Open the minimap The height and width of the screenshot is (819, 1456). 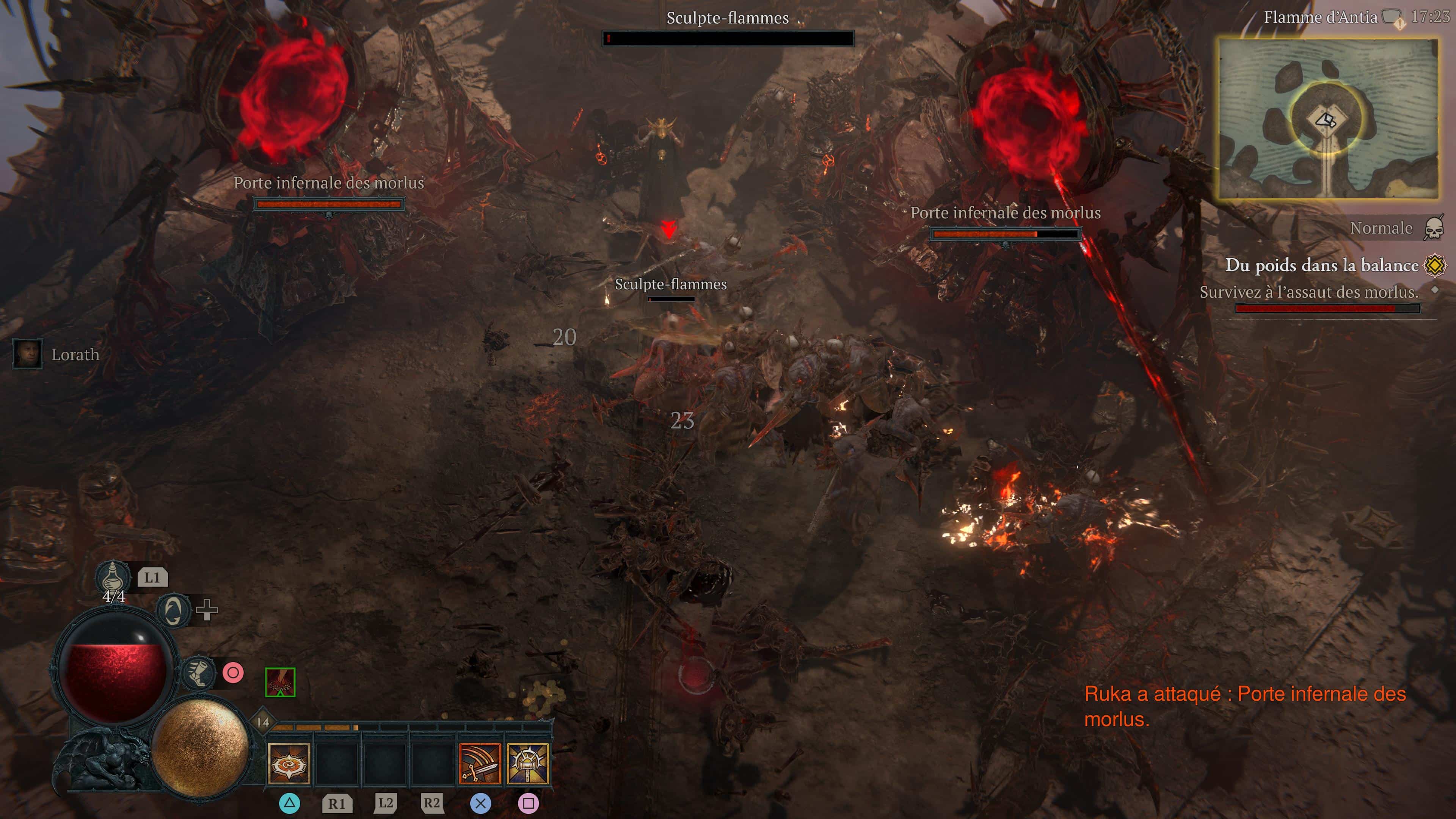coord(1328,119)
